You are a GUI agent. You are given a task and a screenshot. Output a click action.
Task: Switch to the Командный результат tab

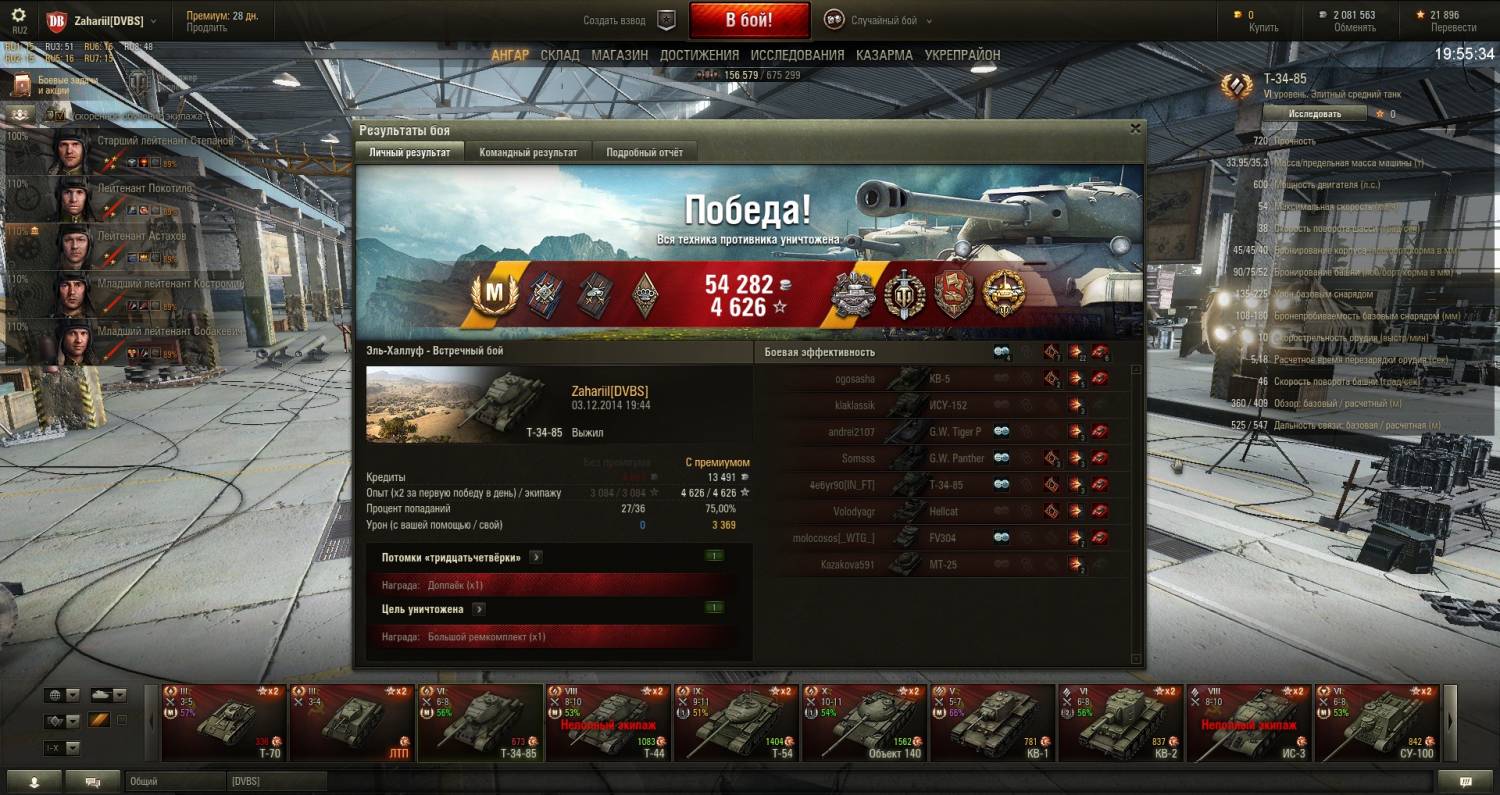coord(528,152)
